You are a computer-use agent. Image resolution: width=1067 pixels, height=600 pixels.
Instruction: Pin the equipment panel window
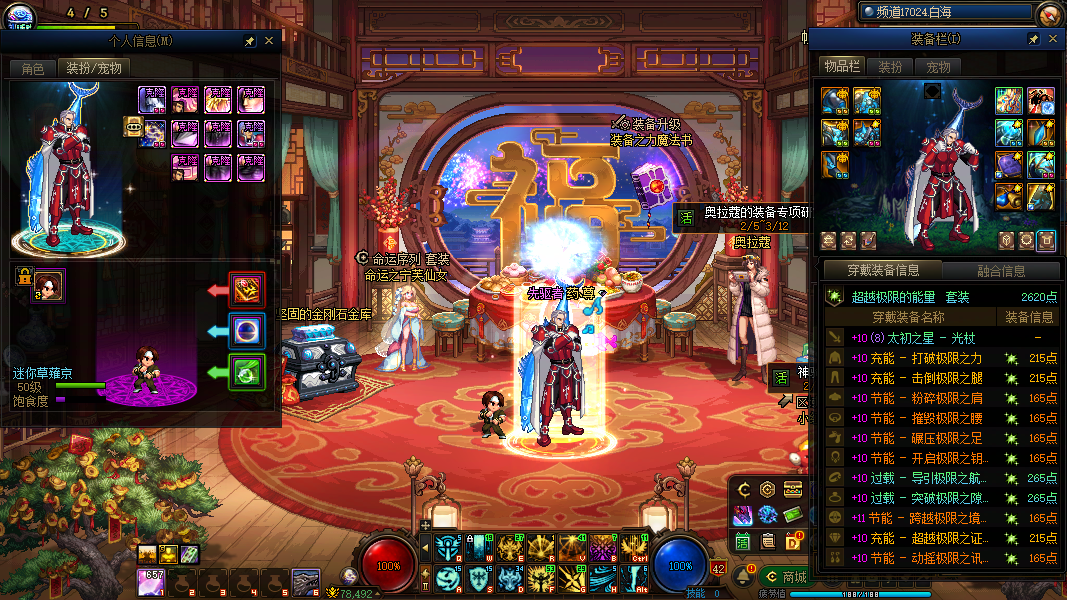coord(1033,39)
